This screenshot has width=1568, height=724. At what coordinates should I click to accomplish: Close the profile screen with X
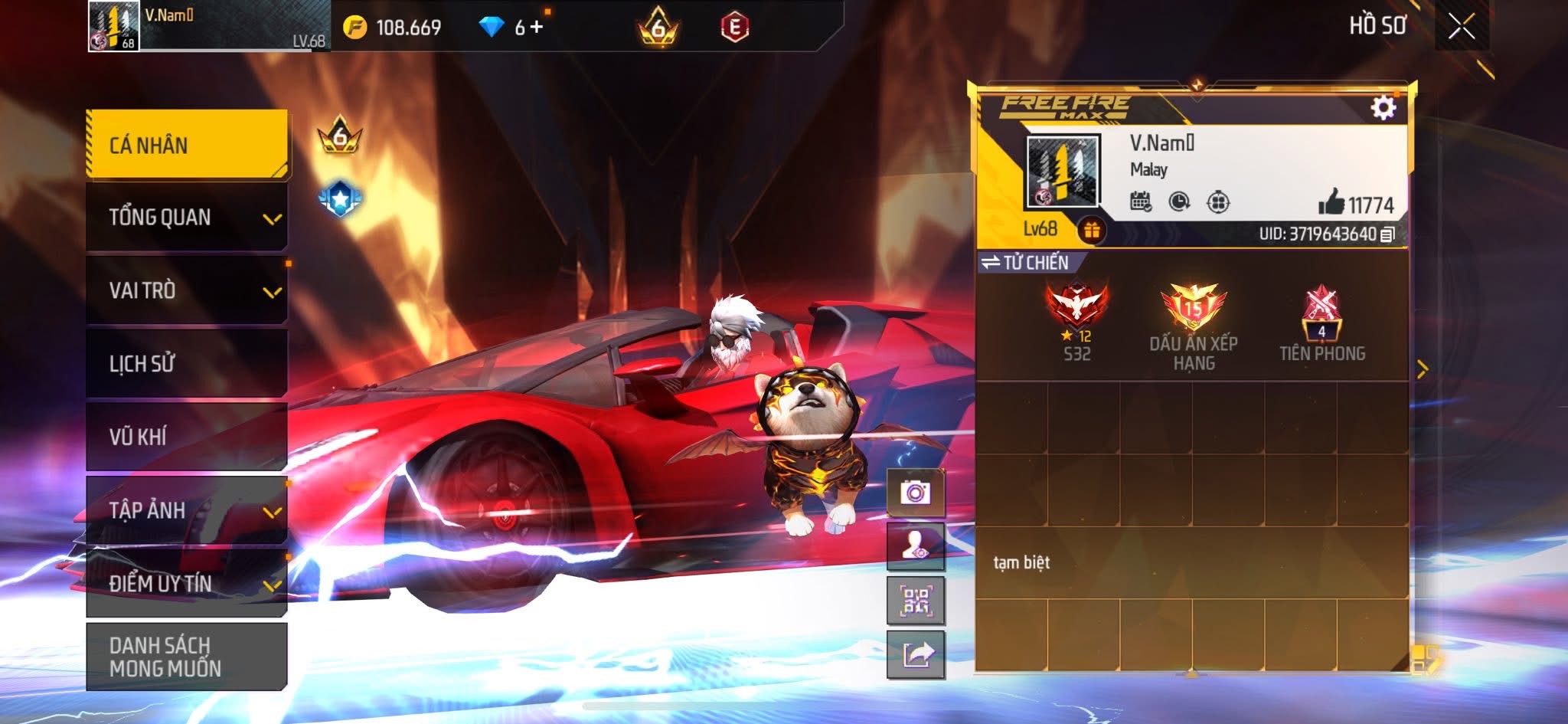[x=1461, y=27]
